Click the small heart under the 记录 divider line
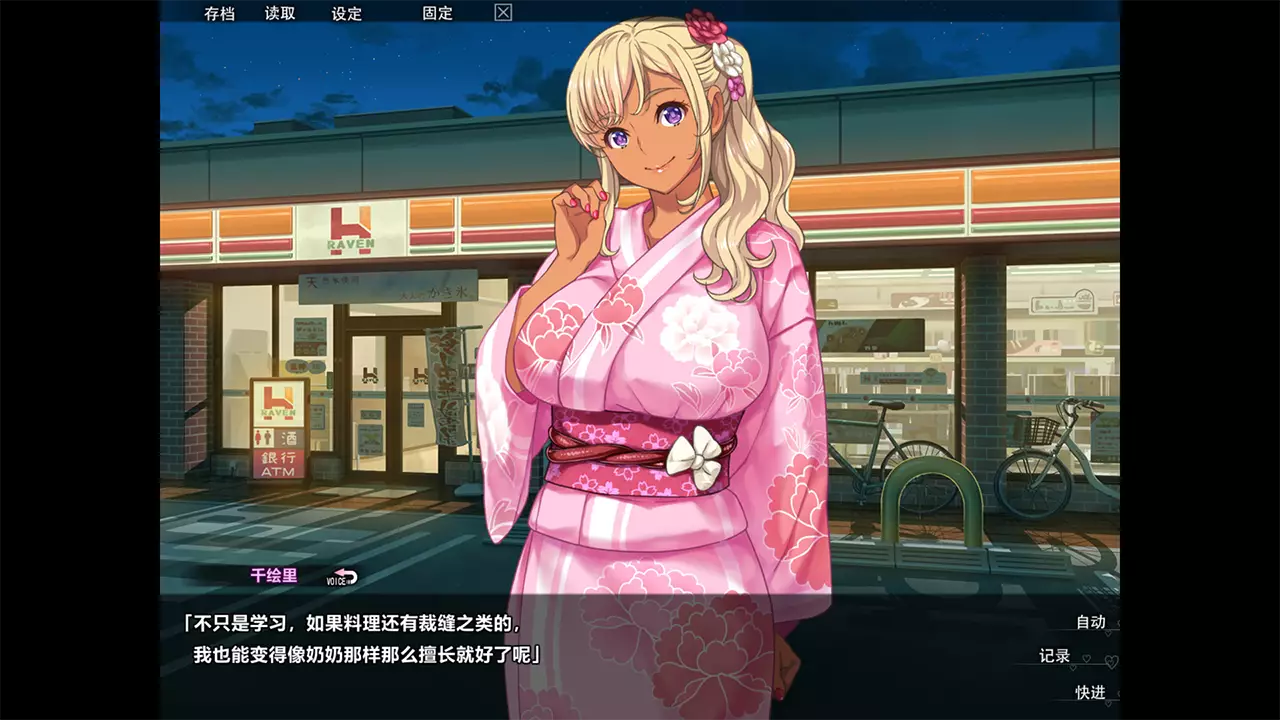This screenshot has width=1280, height=720. click(1073, 668)
